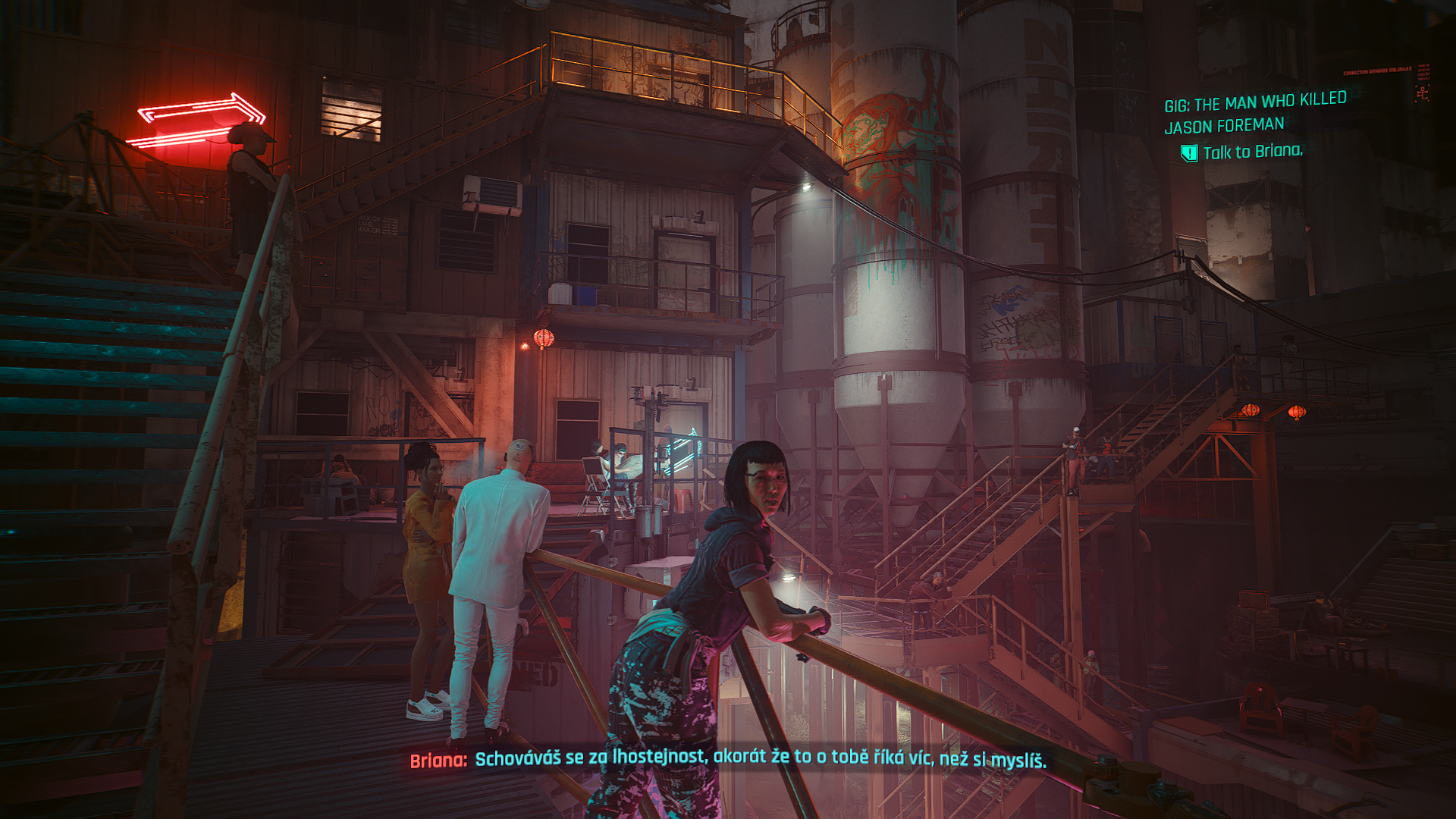Click the red network connection icon
Screen dimensions: 1456x819
click(1422, 93)
